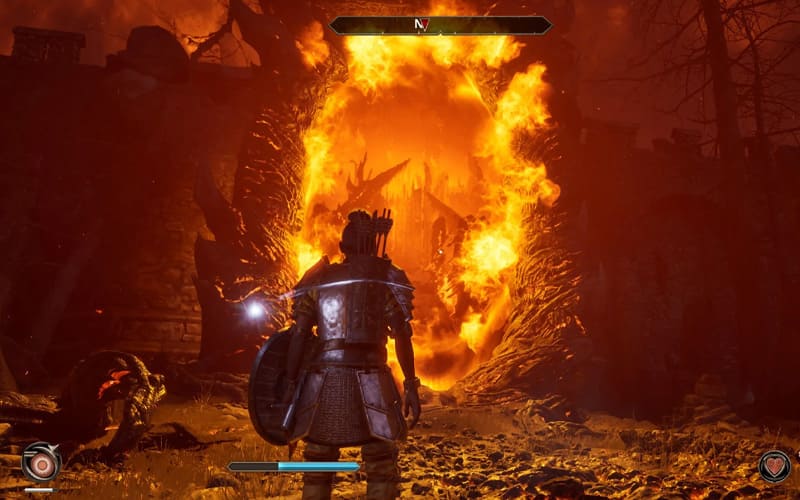The height and width of the screenshot is (500, 800).
Task: Click the heart icon in the HUD
Action: (773, 465)
